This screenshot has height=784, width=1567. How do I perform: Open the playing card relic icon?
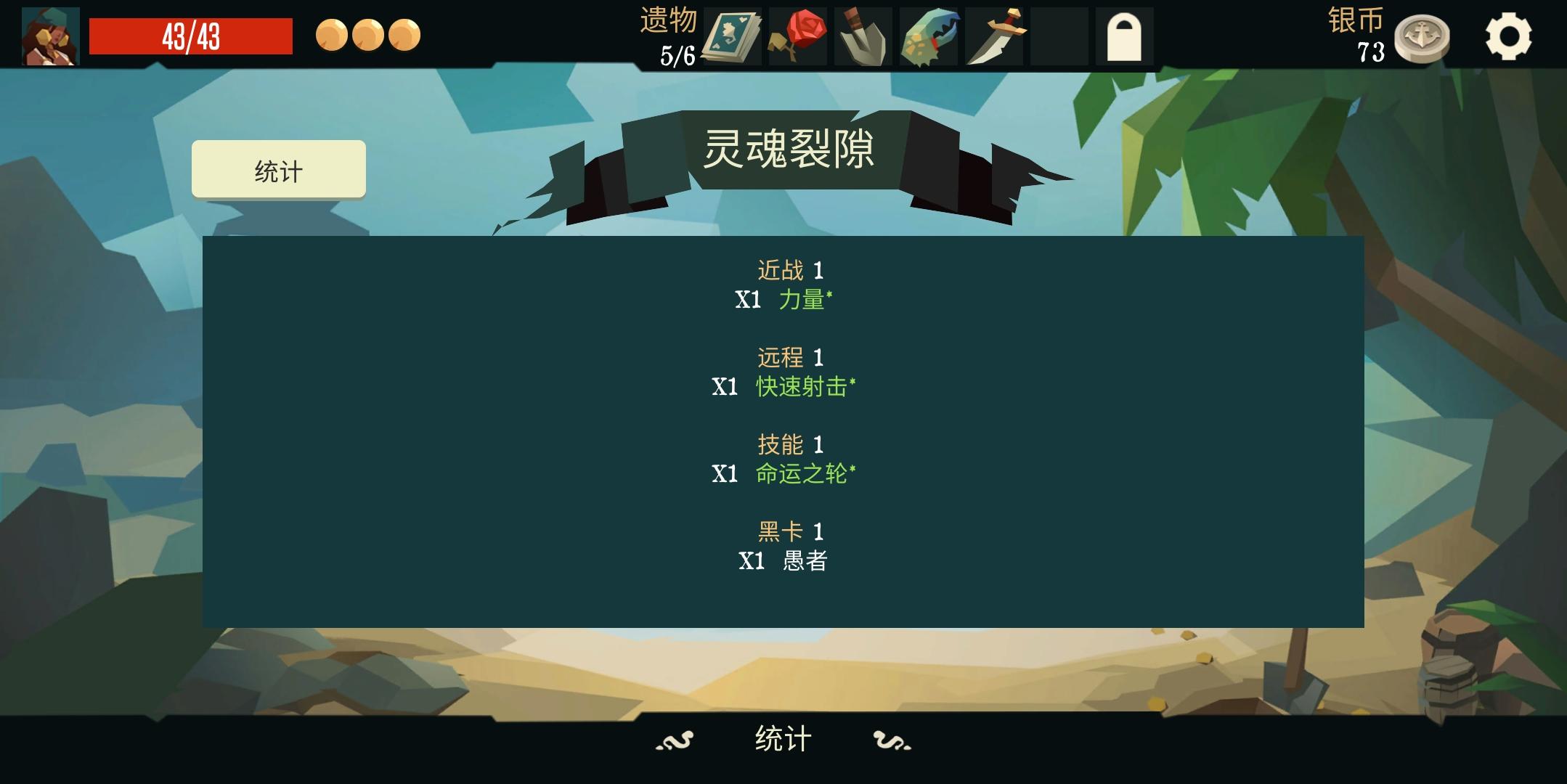pyautogui.click(x=732, y=35)
